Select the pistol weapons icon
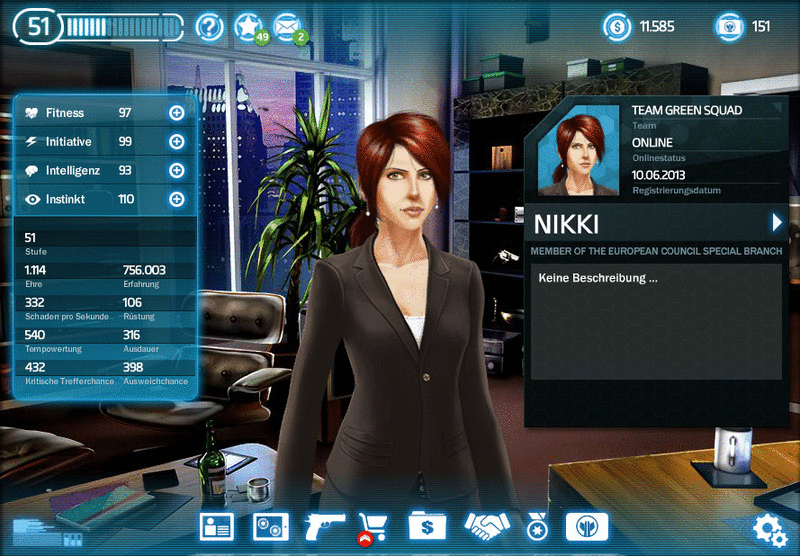800x556 pixels. point(323,524)
